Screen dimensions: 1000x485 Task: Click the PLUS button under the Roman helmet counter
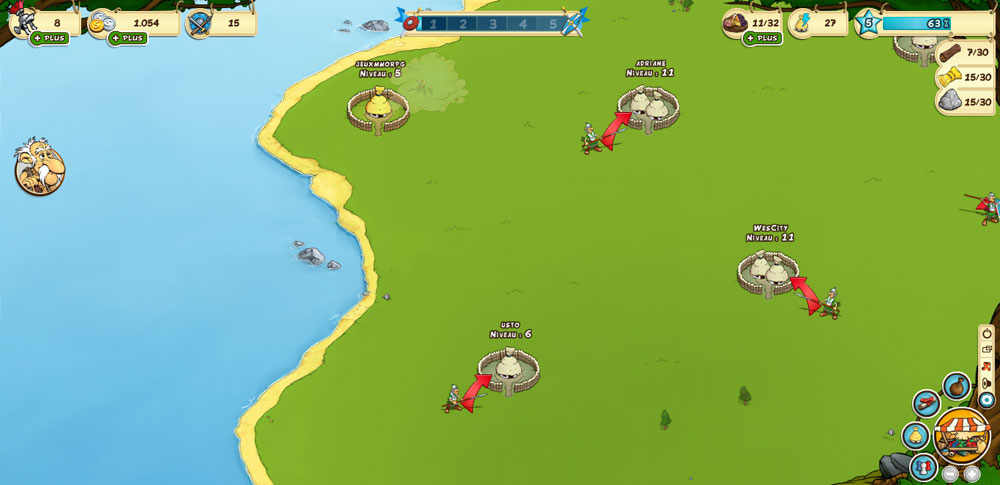[x=49, y=38]
